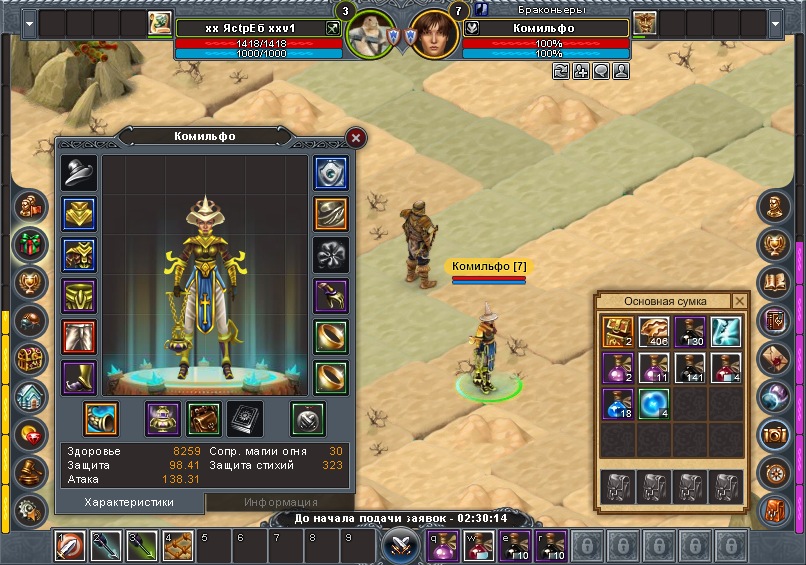This screenshot has height=565, width=806.
Task: Pick the red potion in the bag
Action: 727,368
